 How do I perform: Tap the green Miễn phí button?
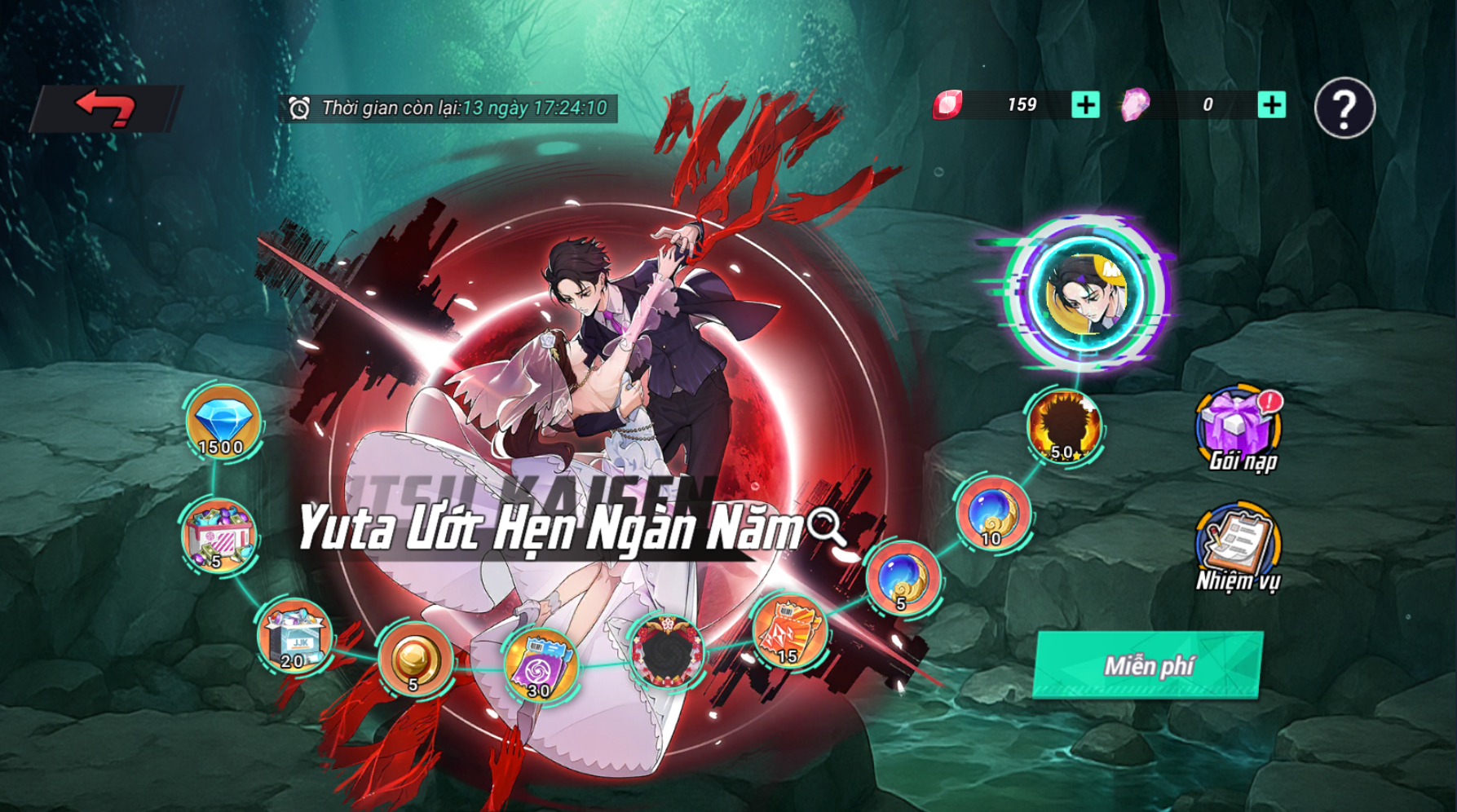click(x=1147, y=665)
